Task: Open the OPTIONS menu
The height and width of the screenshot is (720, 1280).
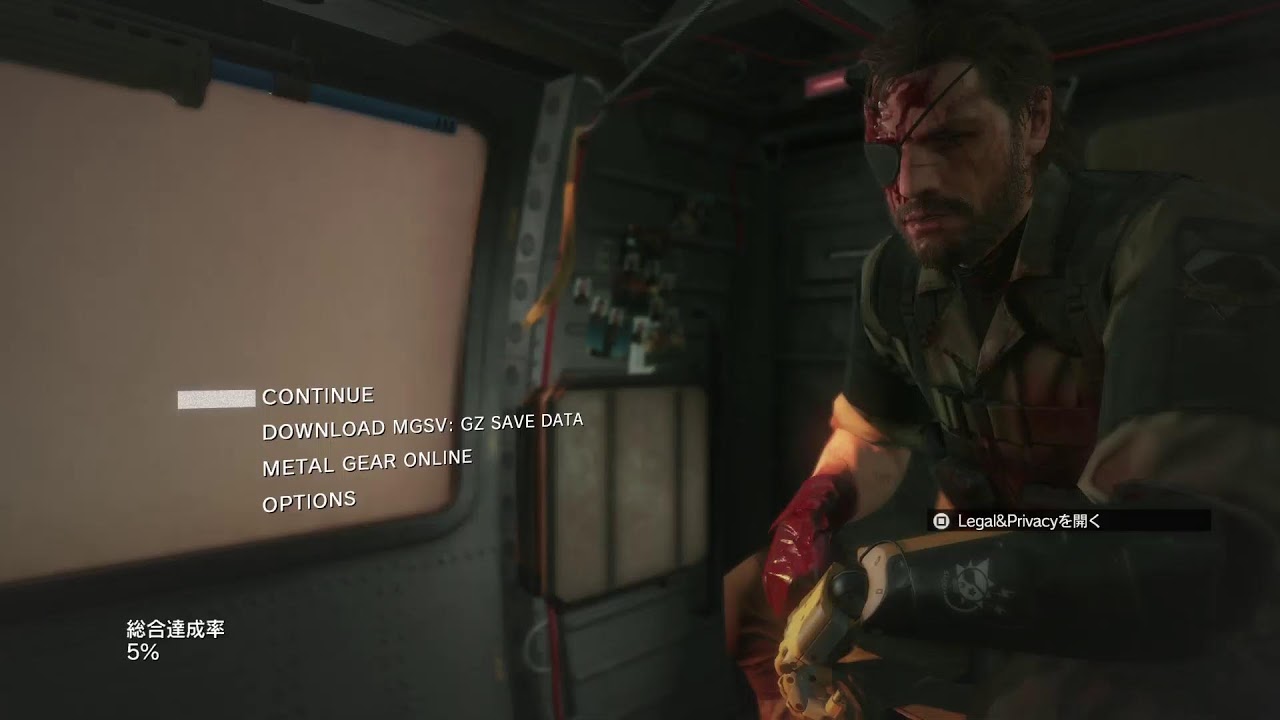Action: tap(309, 501)
